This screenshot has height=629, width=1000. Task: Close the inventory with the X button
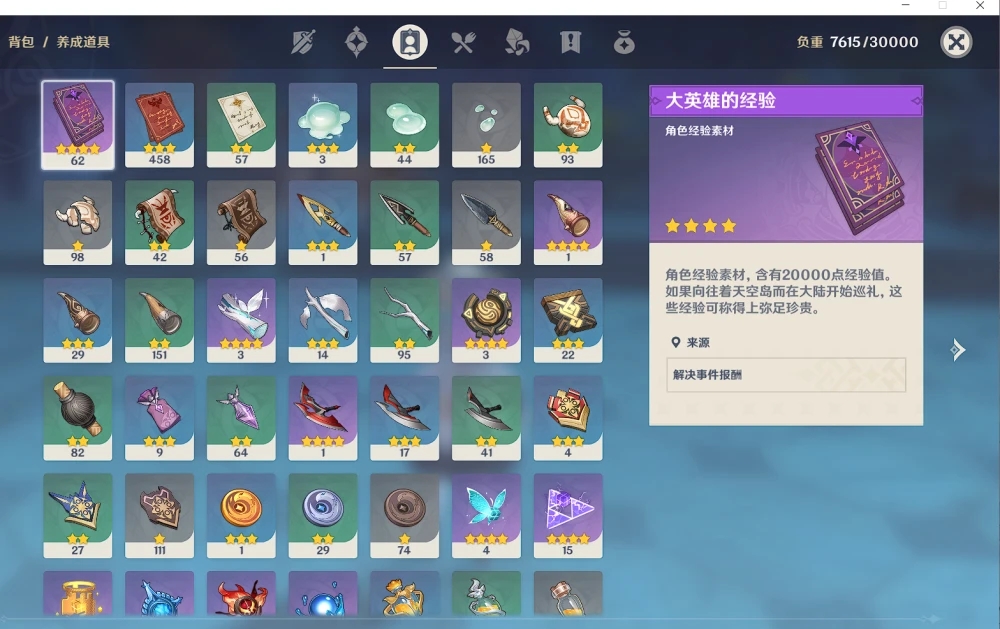(x=956, y=42)
